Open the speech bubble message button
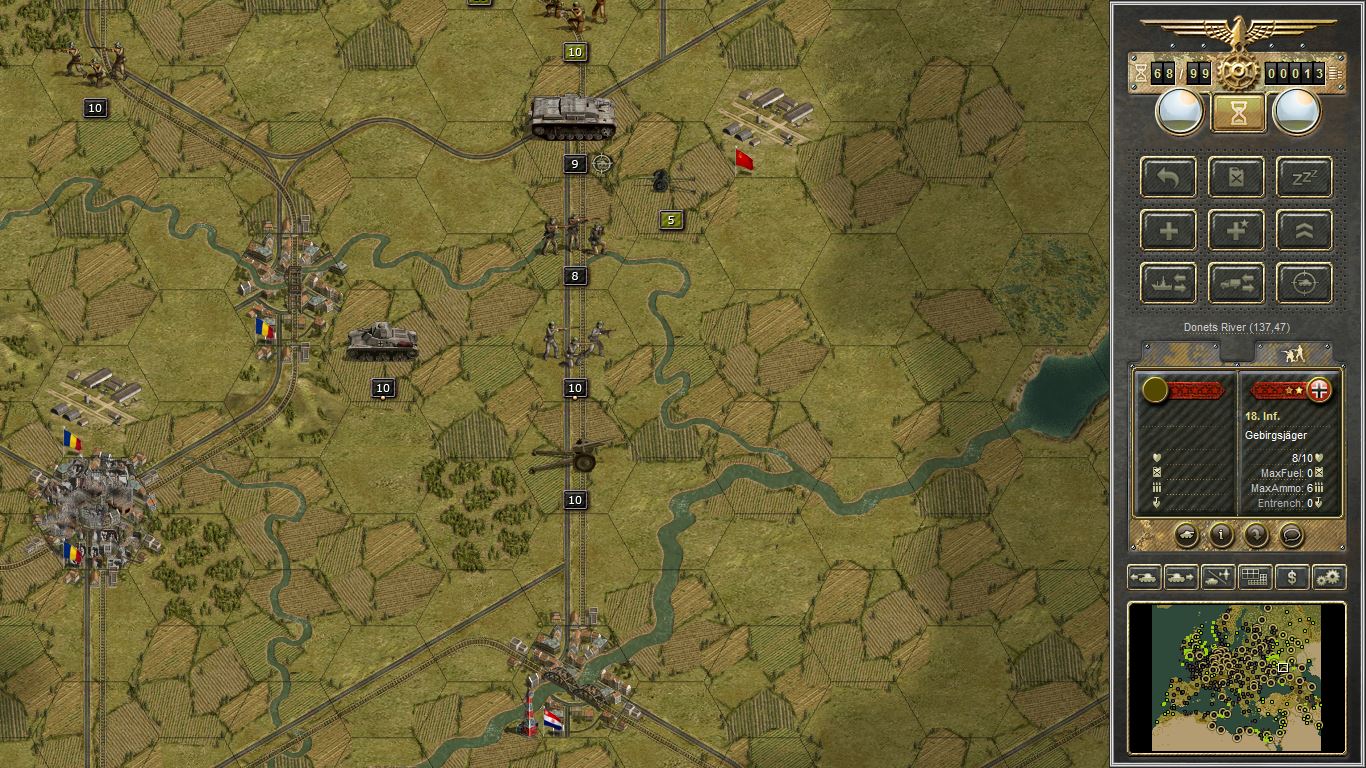This screenshot has width=1366, height=768. point(1291,535)
